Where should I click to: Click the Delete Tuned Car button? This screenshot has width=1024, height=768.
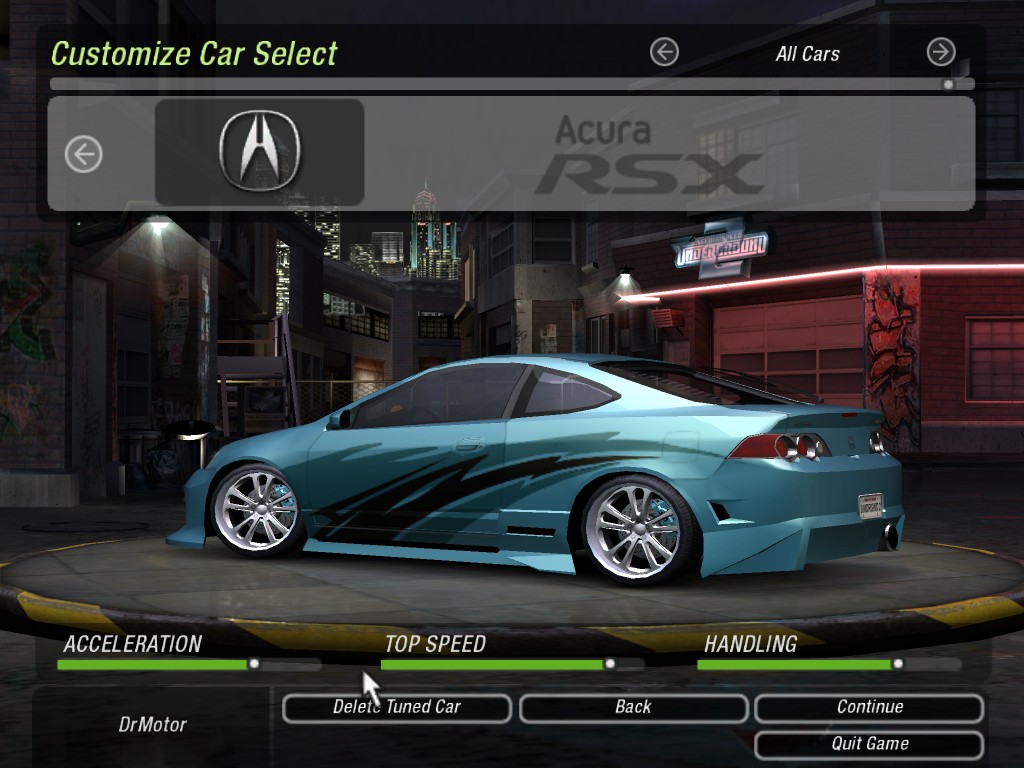[x=397, y=708]
